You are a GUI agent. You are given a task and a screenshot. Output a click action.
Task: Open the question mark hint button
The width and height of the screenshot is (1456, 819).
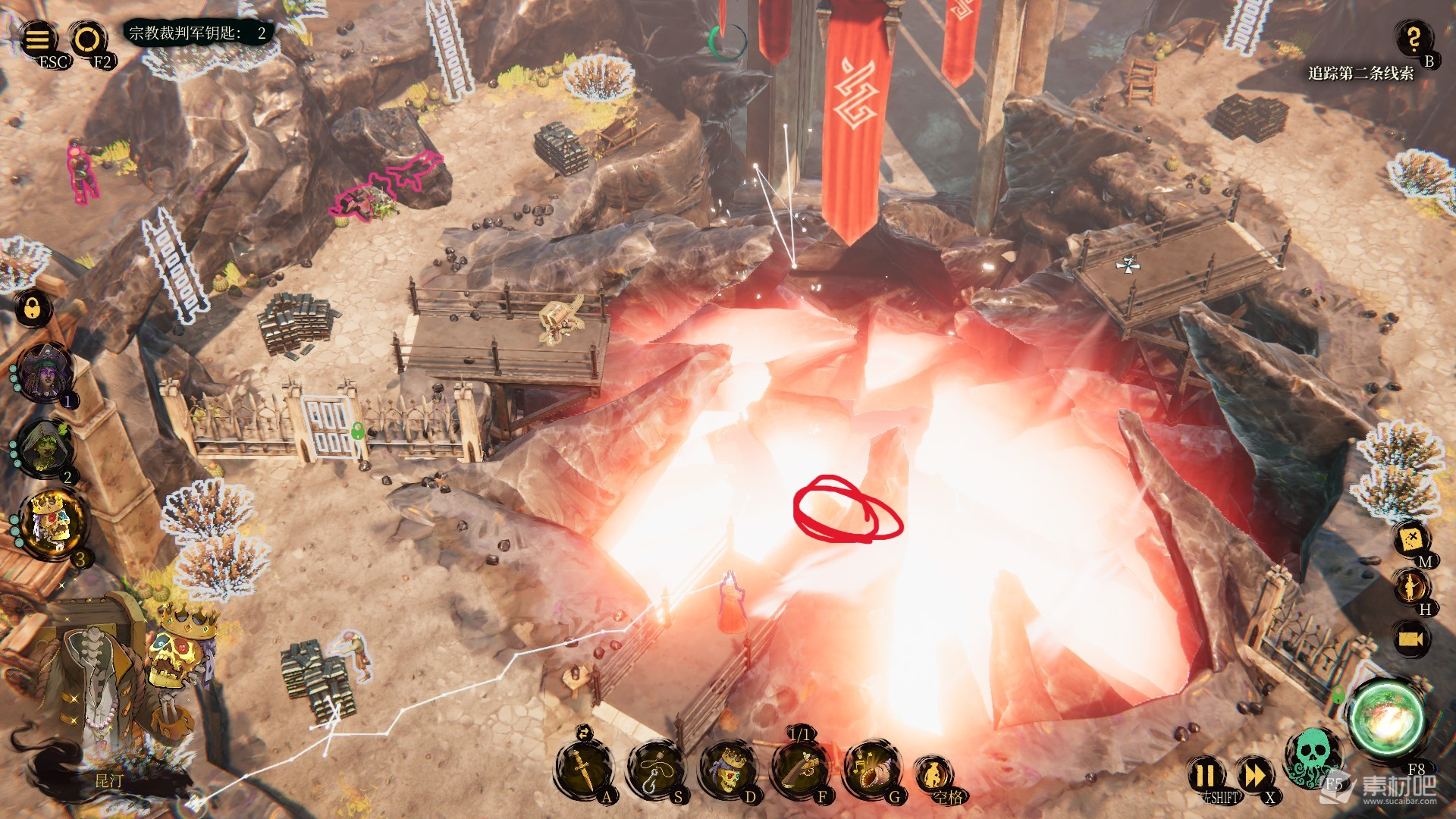click(x=1414, y=38)
